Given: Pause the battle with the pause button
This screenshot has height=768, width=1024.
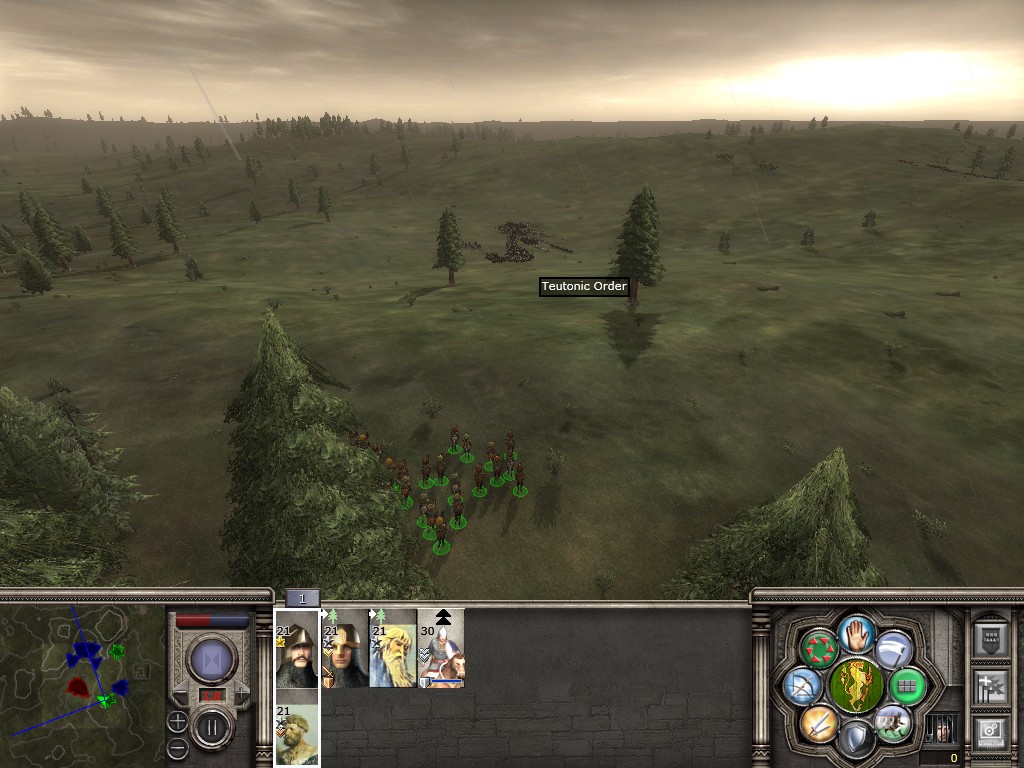Looking at the screenshot, I should click(211, 725).
